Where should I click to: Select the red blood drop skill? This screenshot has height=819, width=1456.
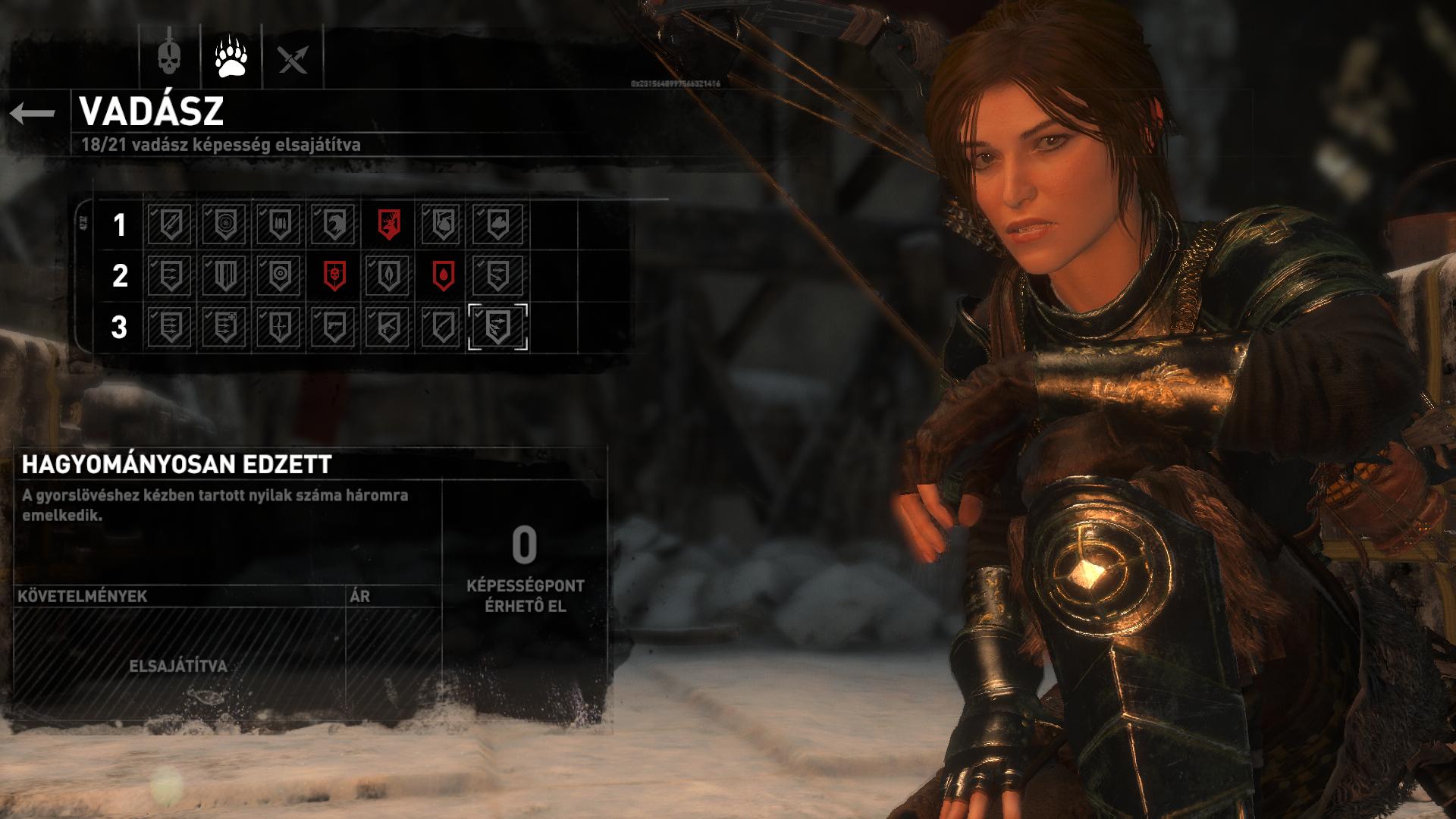tap(444, 275)
